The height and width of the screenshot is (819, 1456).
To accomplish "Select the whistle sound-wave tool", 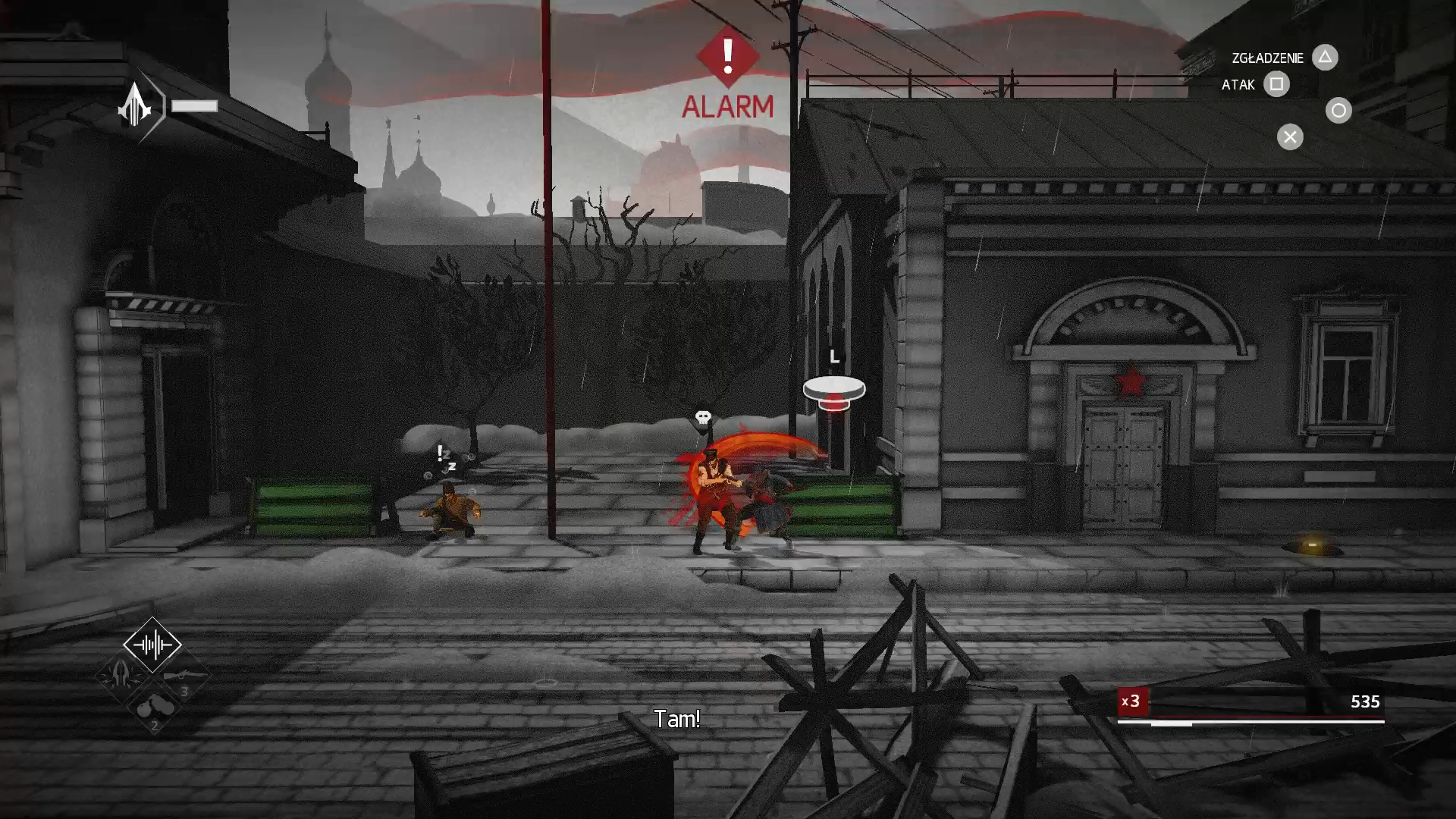I will [152, 645].
